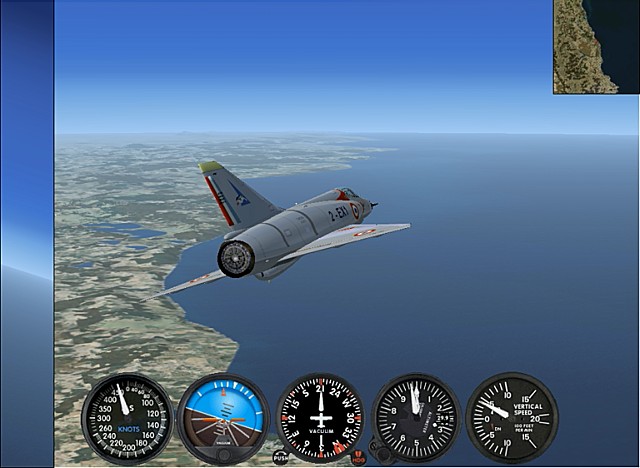Image resolution: width=640 pixels, height=468 pixels.
Task: Open the top-down map view window
Action: pyautogui.click(x=596, y=47)
